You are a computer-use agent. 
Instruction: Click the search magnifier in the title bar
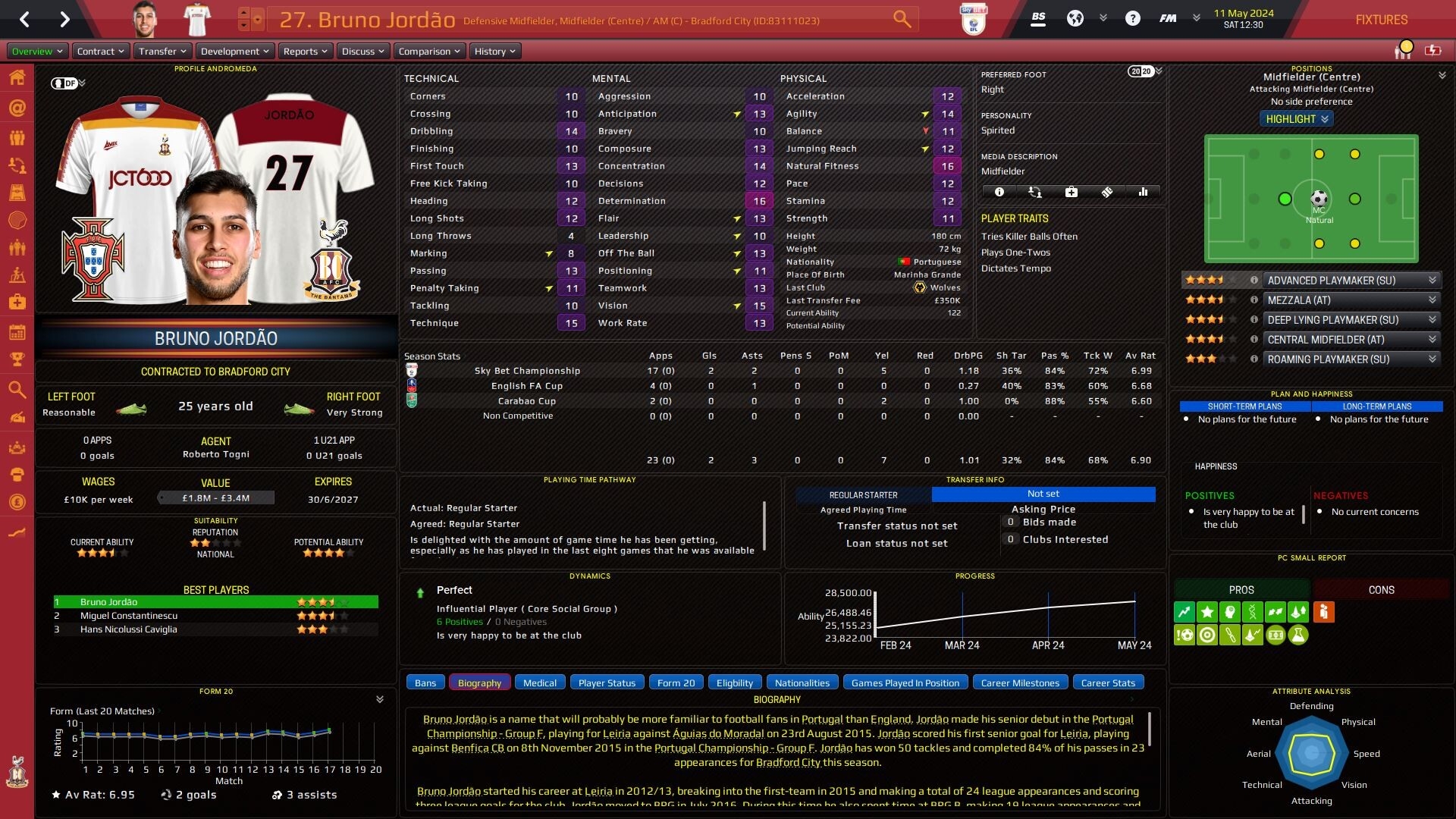pyautogui.click(x=902, y=19)
